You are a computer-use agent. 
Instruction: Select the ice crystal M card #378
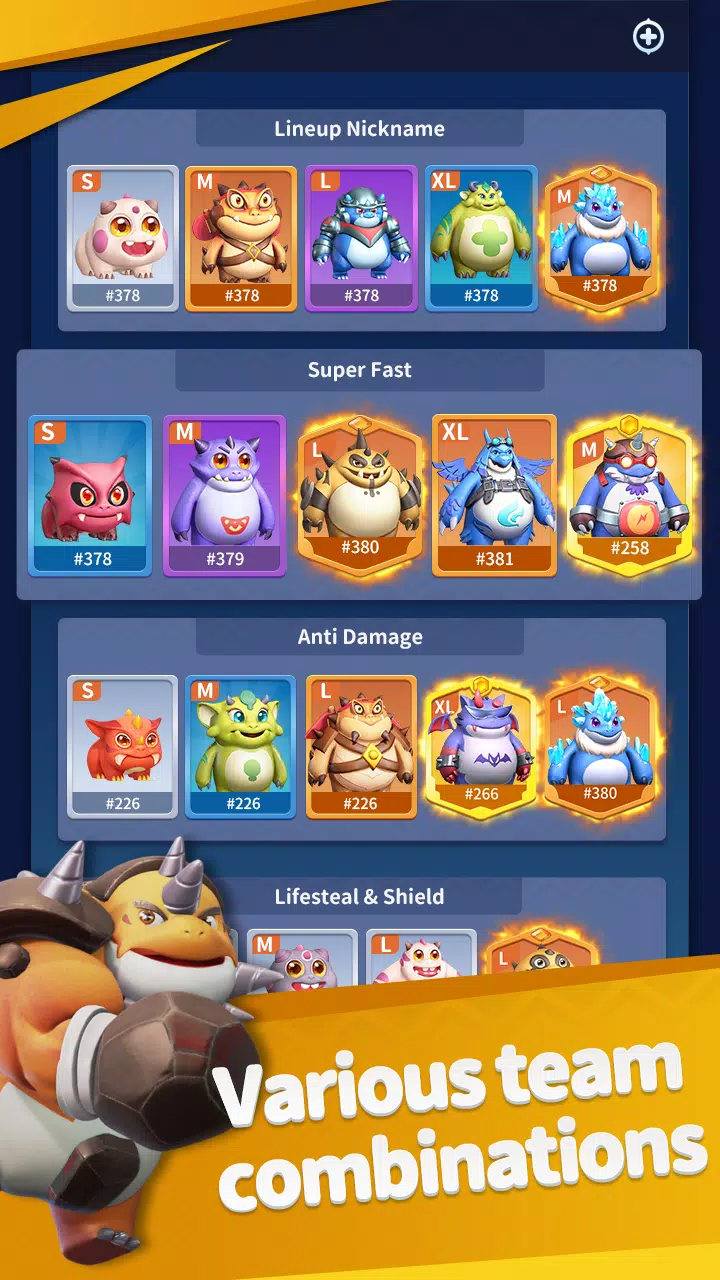pyautogui.click(x=600, y=238)
